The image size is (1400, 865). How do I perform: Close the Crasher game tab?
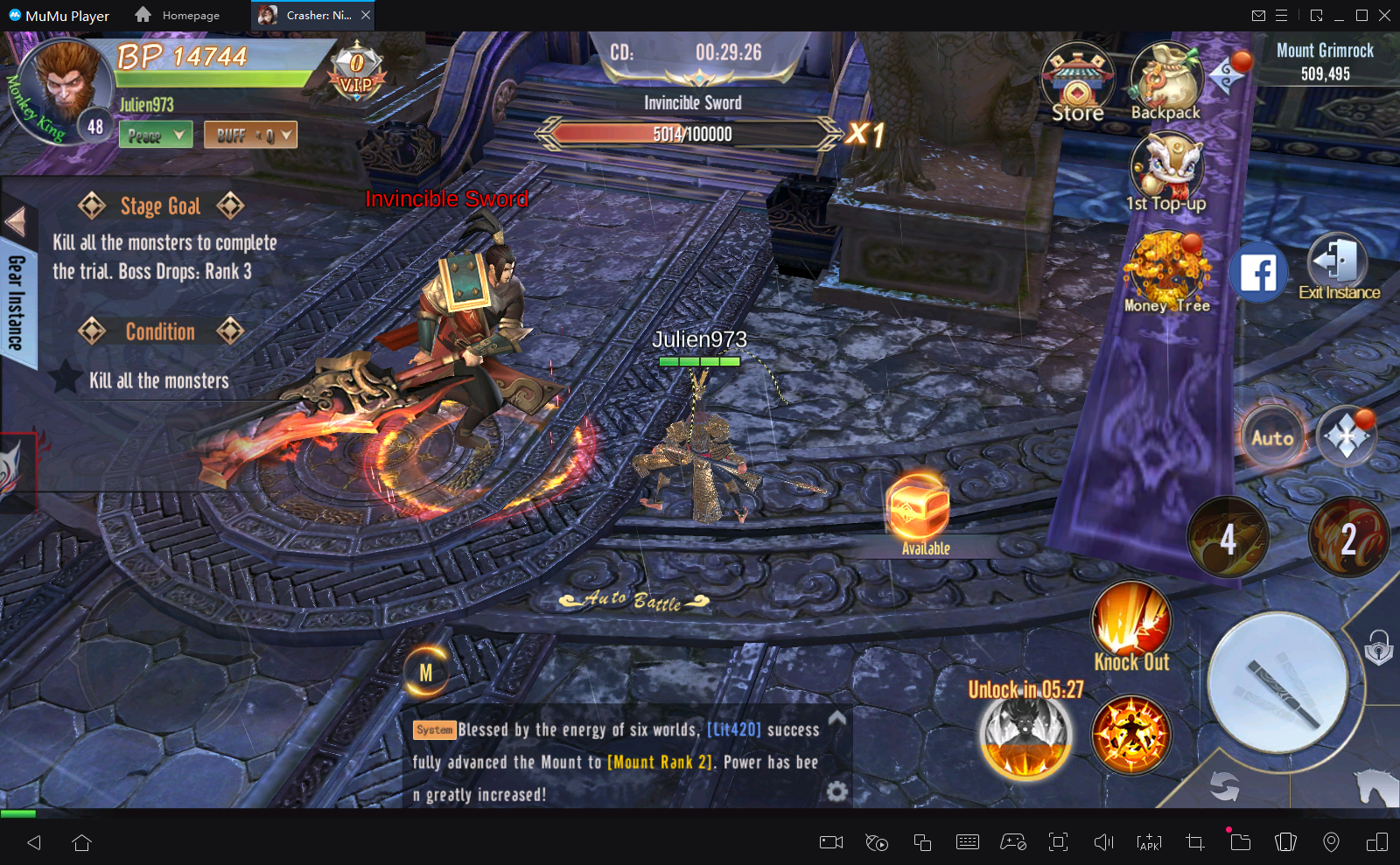366,15
